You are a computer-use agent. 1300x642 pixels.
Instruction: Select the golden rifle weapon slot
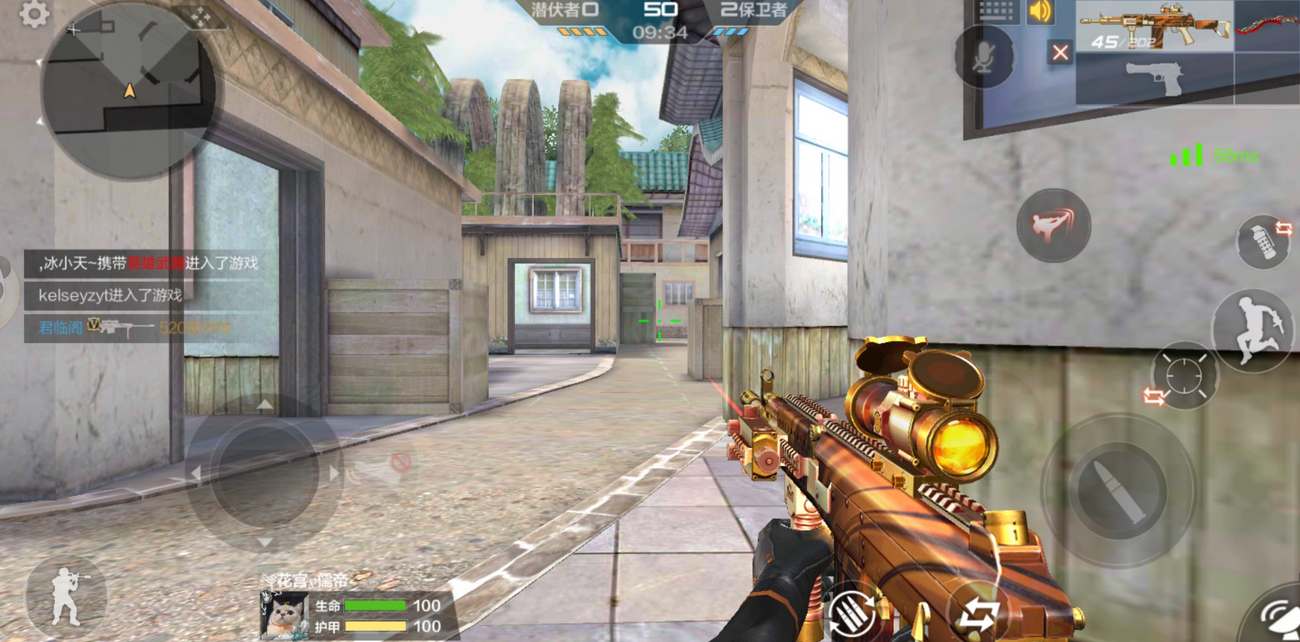coord(1154,25)
